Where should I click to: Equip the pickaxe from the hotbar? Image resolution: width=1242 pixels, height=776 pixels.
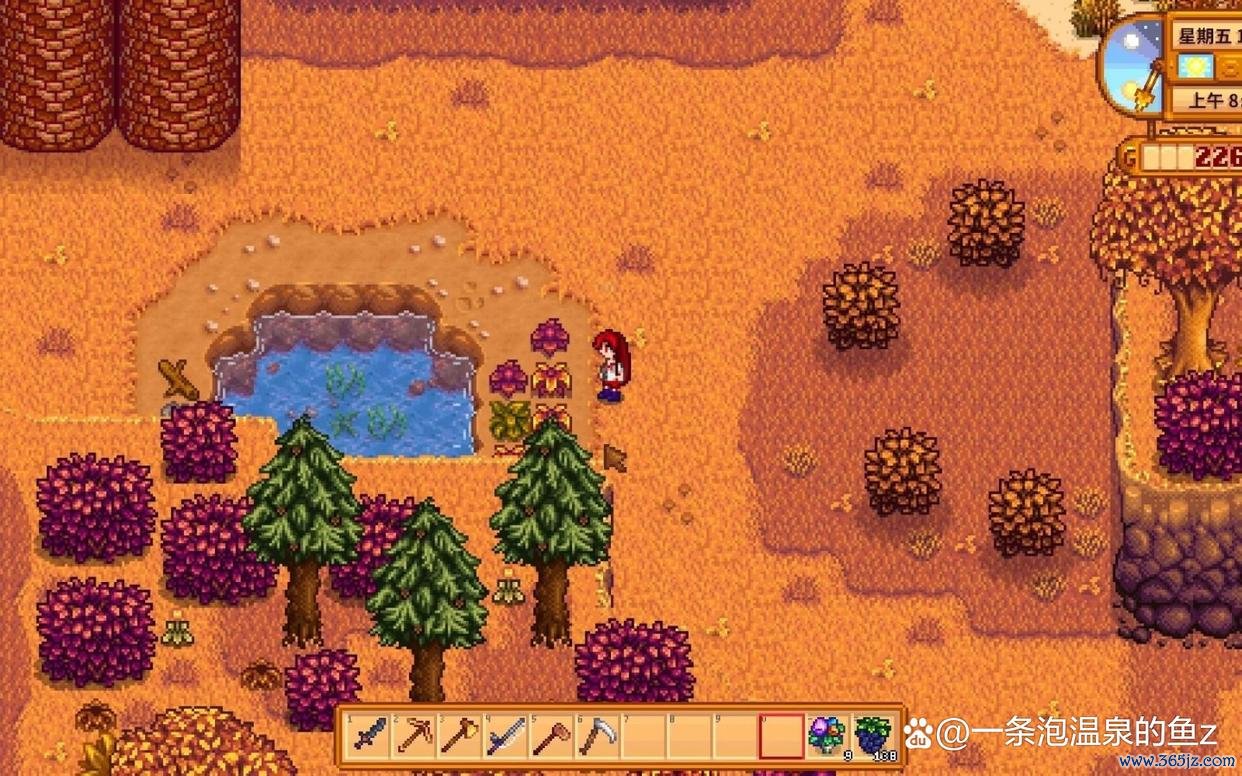[414, 736]
